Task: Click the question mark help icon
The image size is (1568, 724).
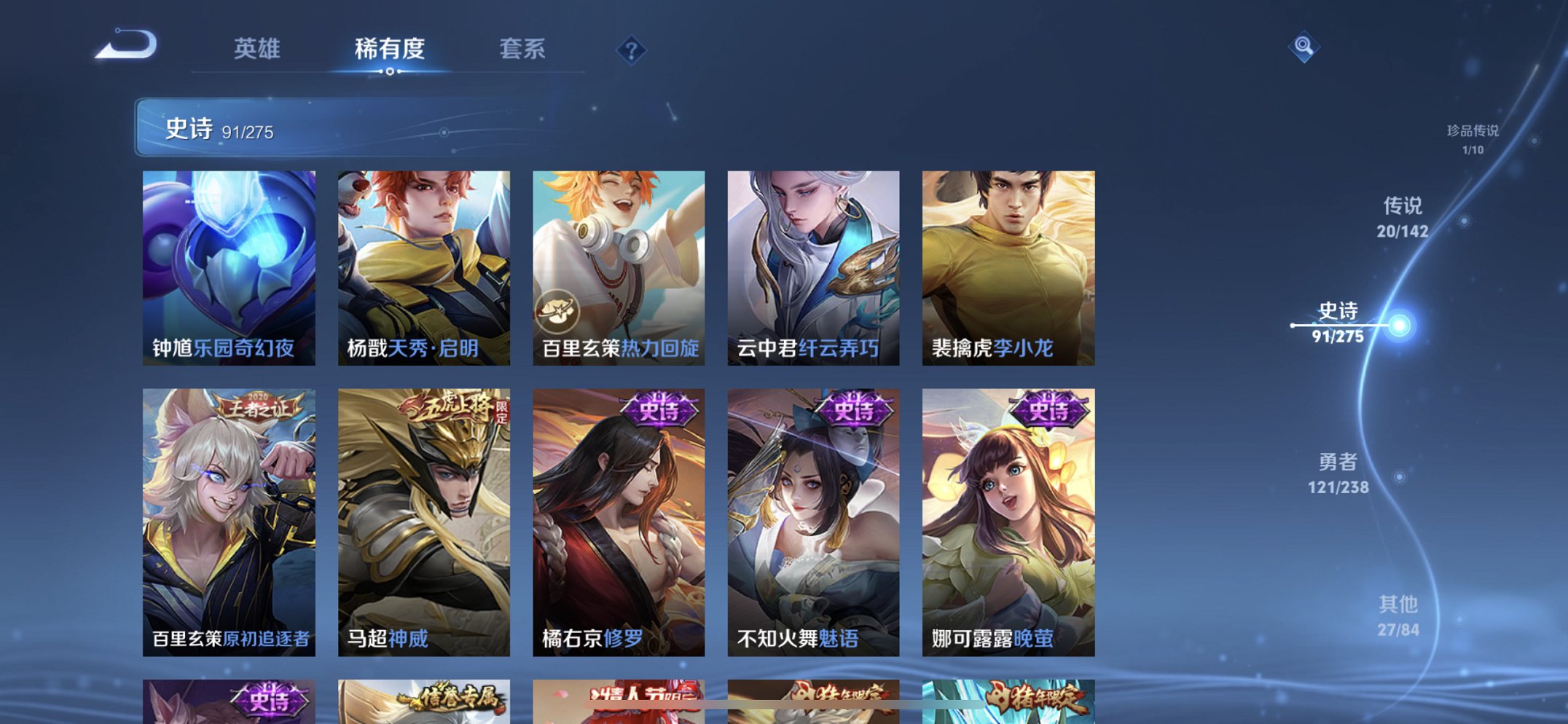Action: (x=631, y=50)
